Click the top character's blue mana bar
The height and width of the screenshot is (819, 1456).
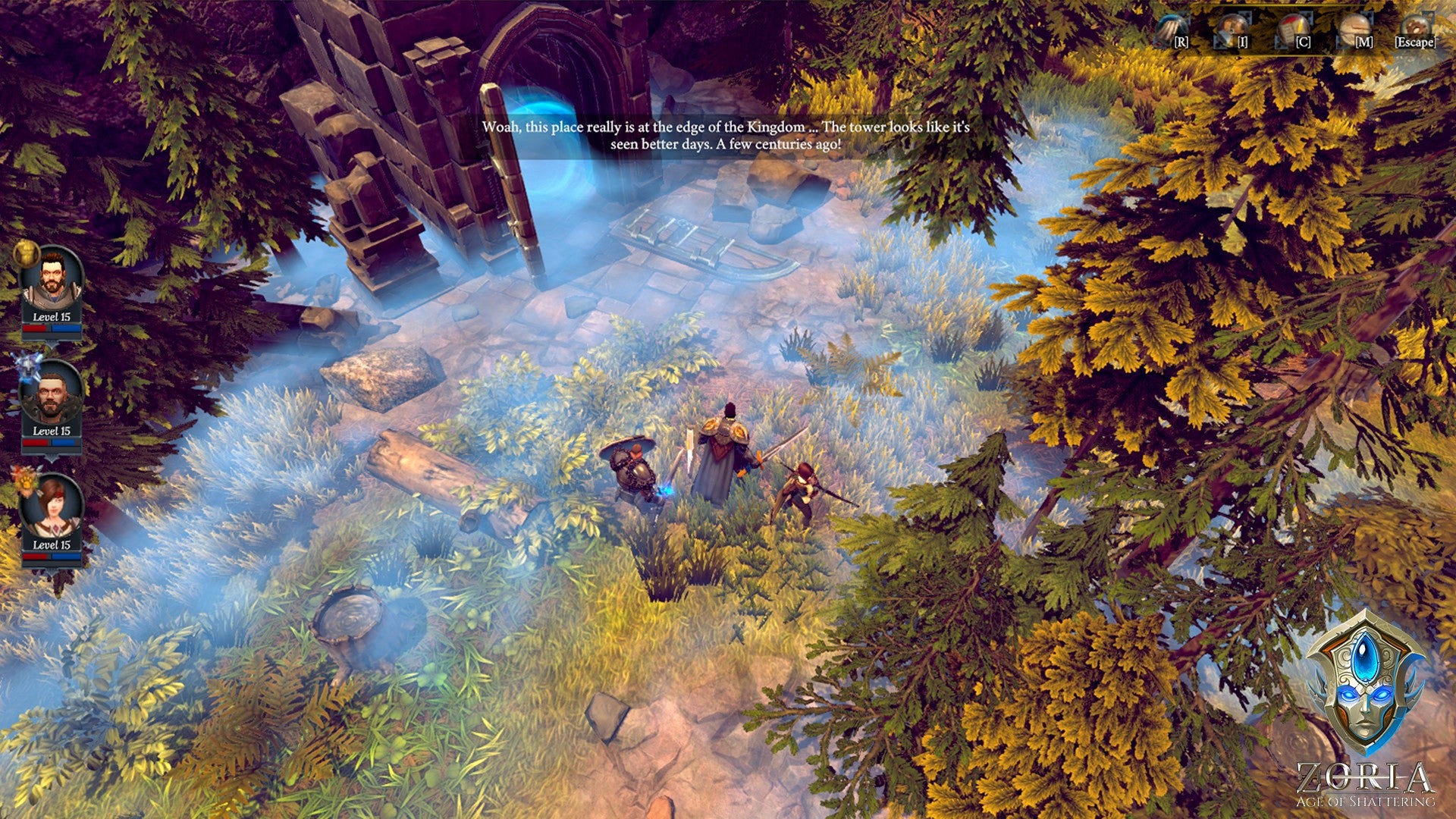66,328
